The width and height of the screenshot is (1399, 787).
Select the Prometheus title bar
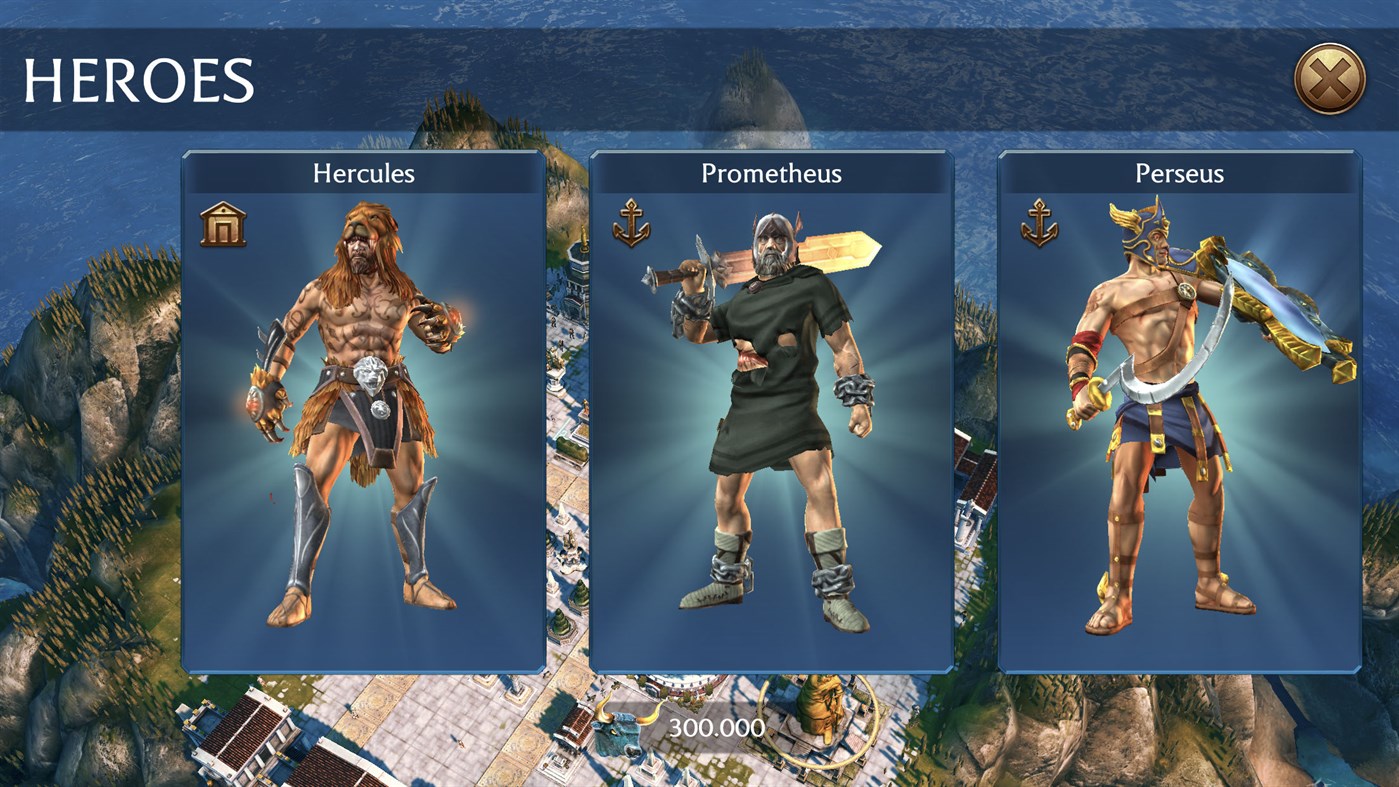[x=771, y=173]
